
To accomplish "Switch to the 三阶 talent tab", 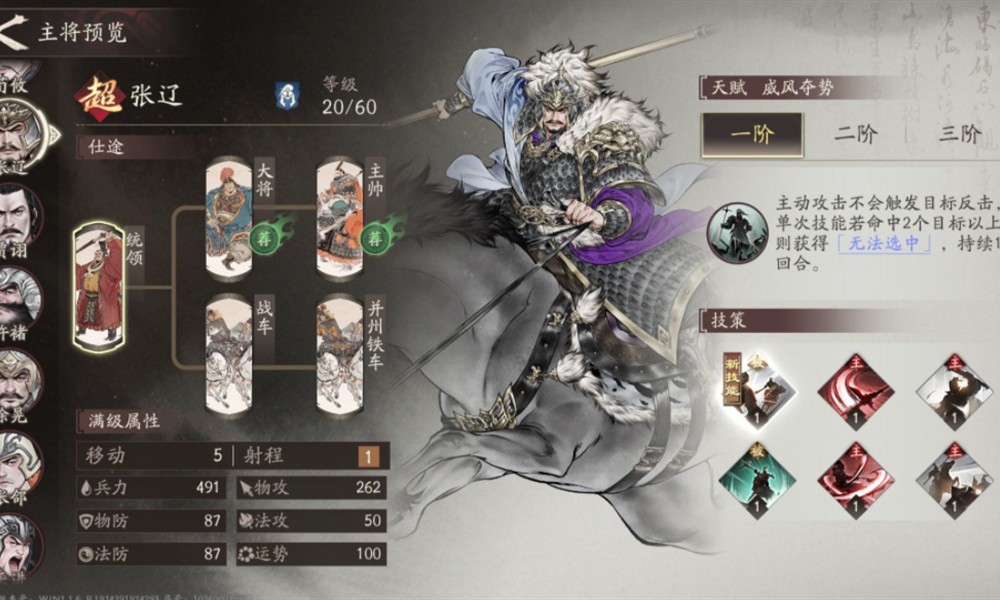I will 958,135.
